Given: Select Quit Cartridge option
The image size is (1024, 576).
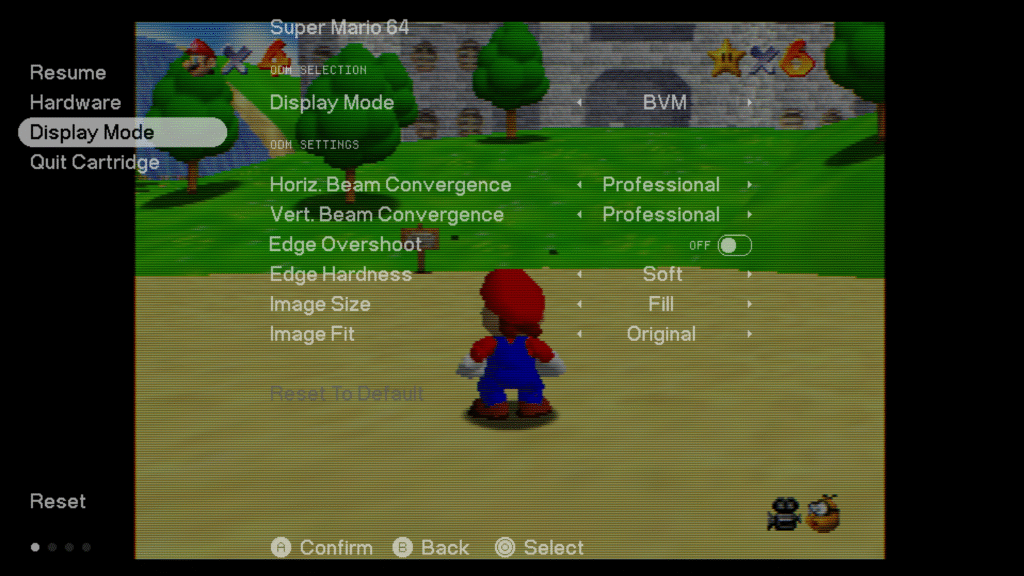Looking at the screenshot, I should coord(94,163).
